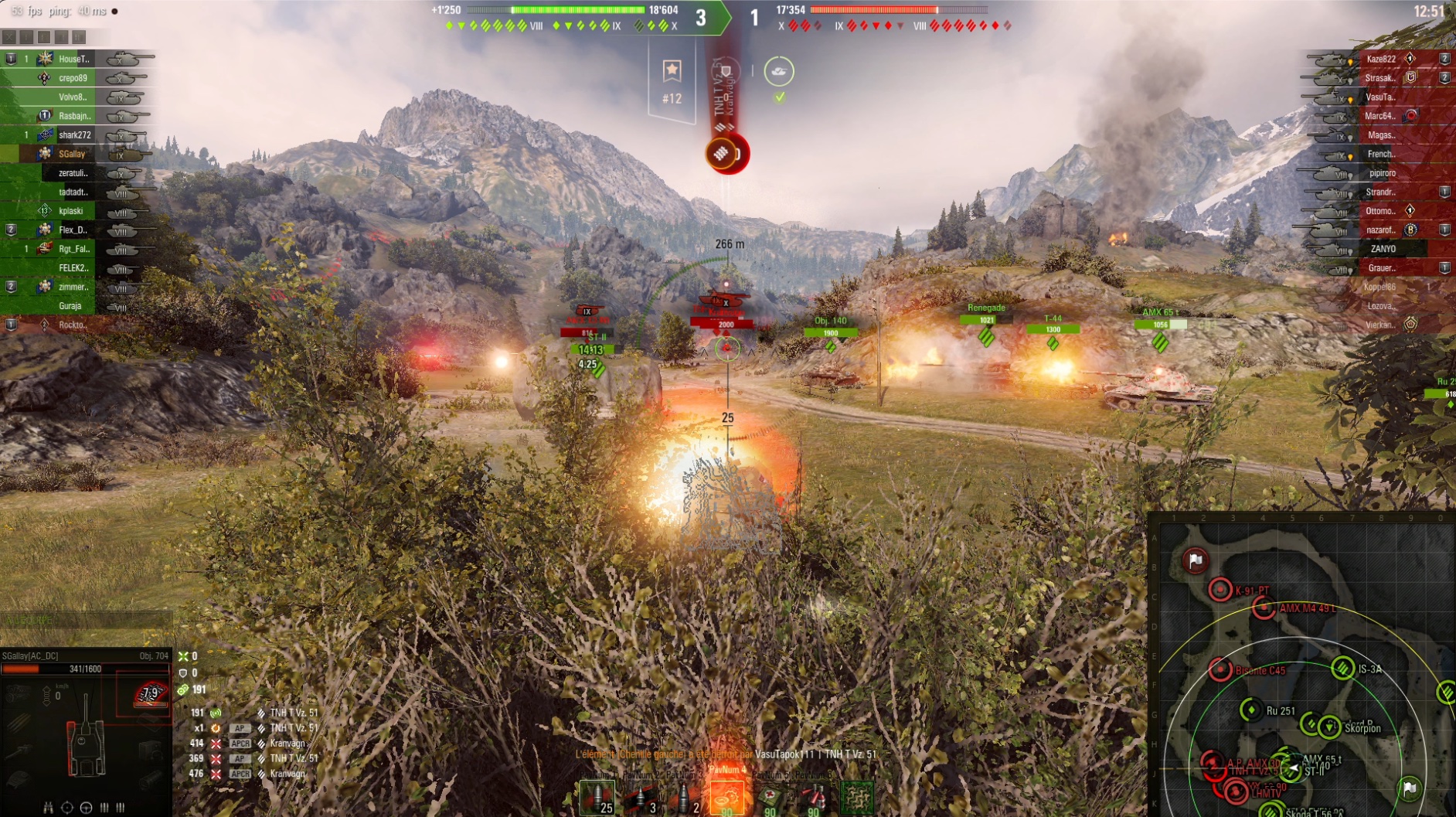
Task: Select Kaze822 in the enemy team list
Action: (1380, 59)
